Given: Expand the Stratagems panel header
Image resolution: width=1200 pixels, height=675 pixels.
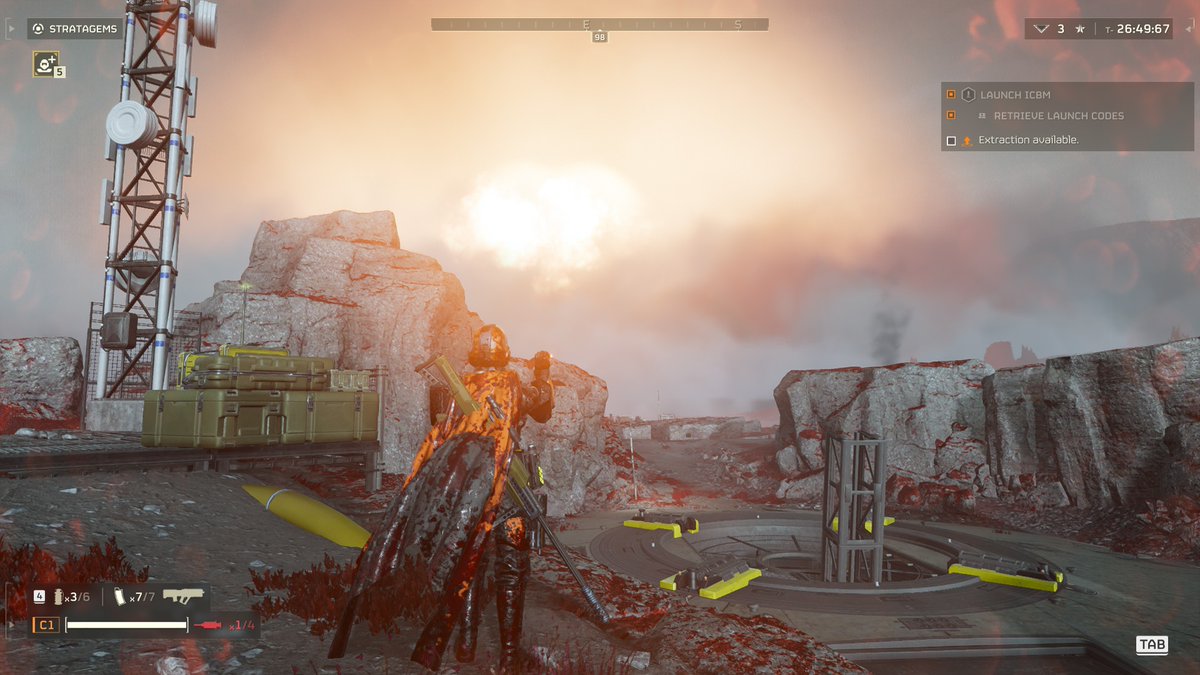Looking at the screenshot, I should click(x=75, y=29).
